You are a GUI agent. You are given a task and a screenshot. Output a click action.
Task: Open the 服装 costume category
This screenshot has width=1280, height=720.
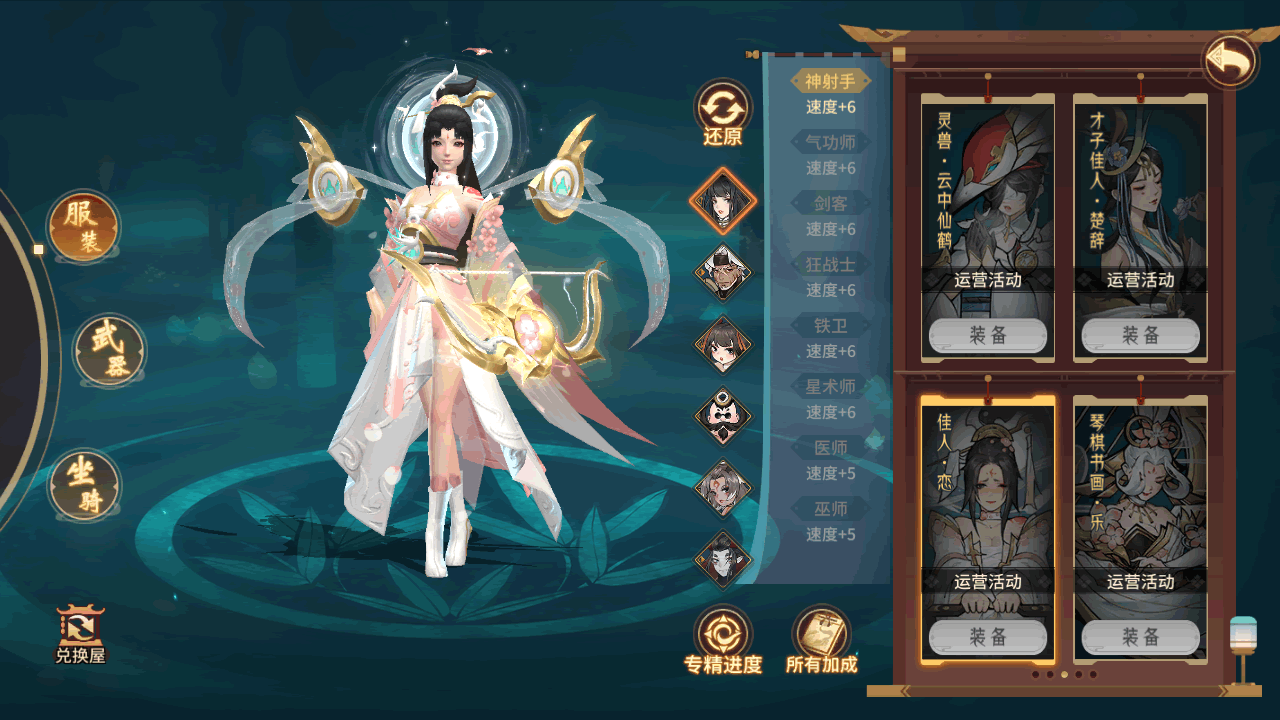tap(84, 226)
